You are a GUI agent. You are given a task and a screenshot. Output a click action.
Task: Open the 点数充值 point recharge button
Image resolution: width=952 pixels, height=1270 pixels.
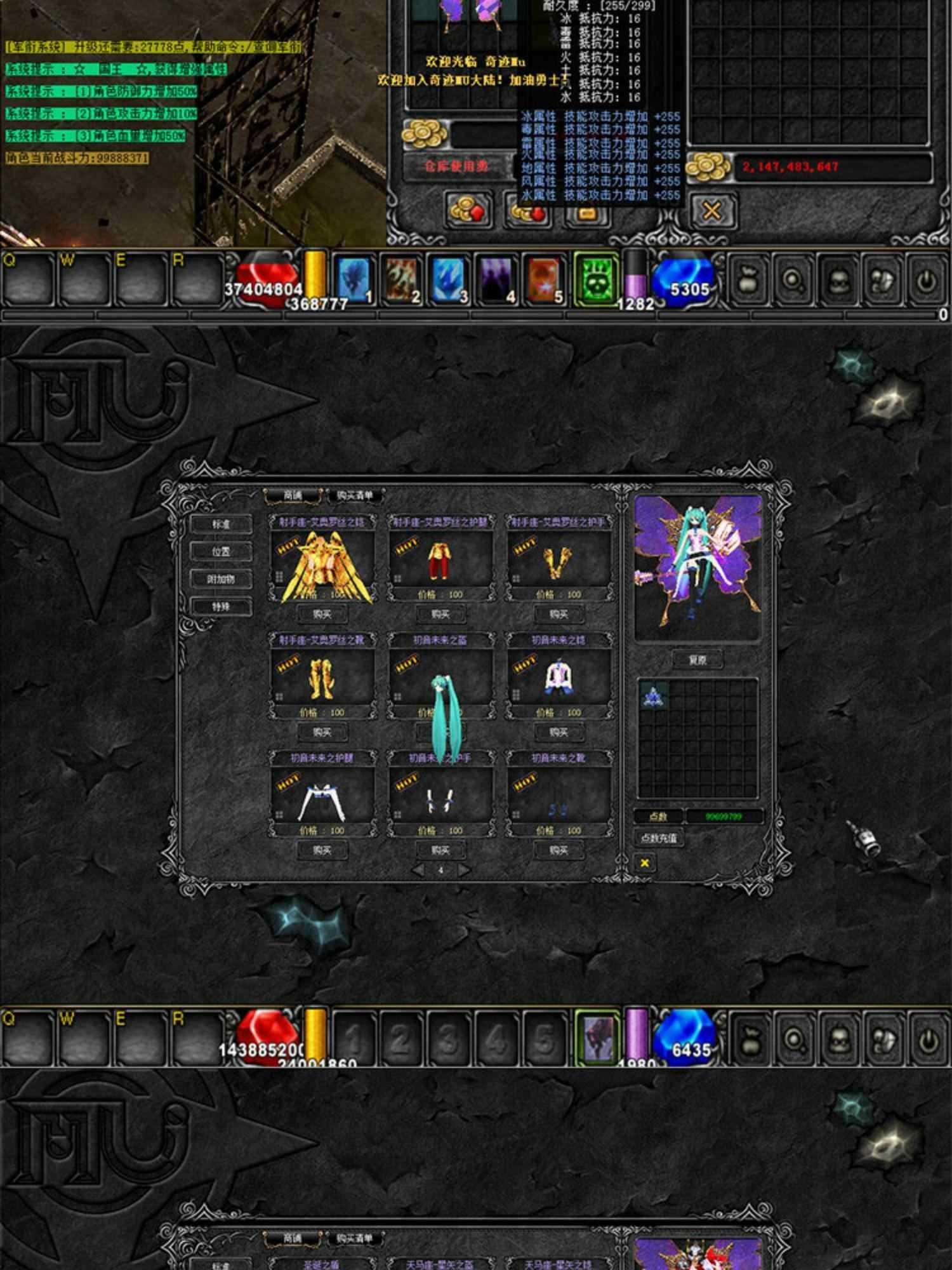[x=659, y=838]
